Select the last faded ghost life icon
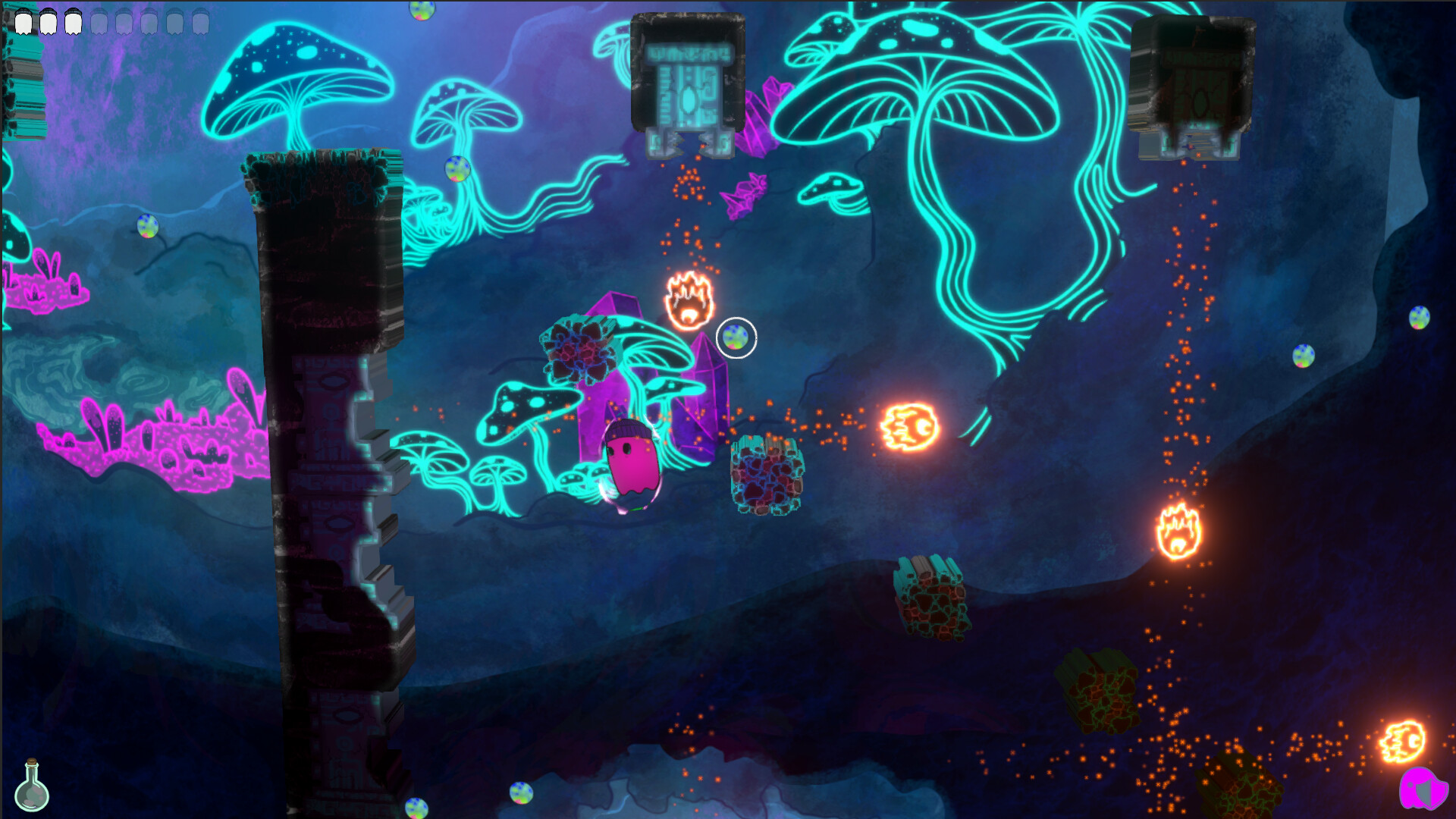1456x819 pixels. point(200,21)
